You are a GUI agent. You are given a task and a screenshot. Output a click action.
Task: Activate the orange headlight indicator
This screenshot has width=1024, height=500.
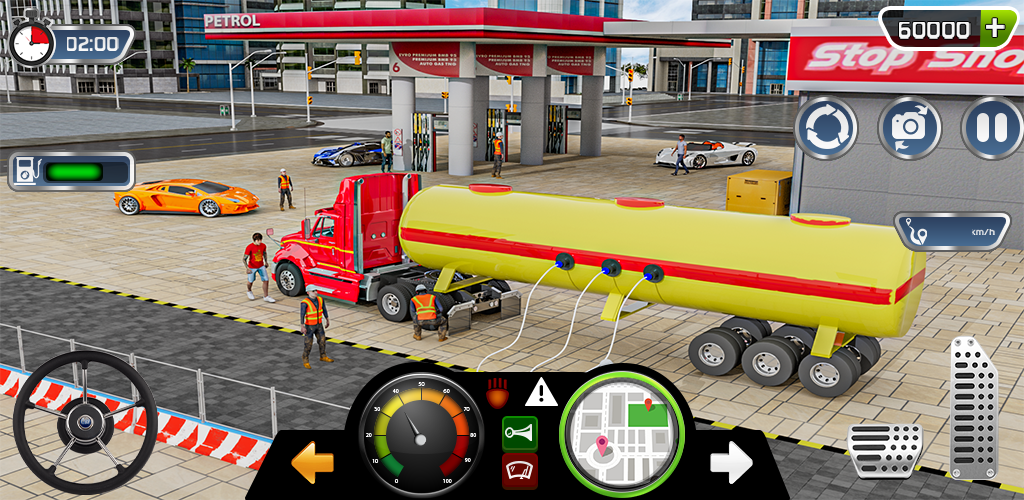(498, 391)
